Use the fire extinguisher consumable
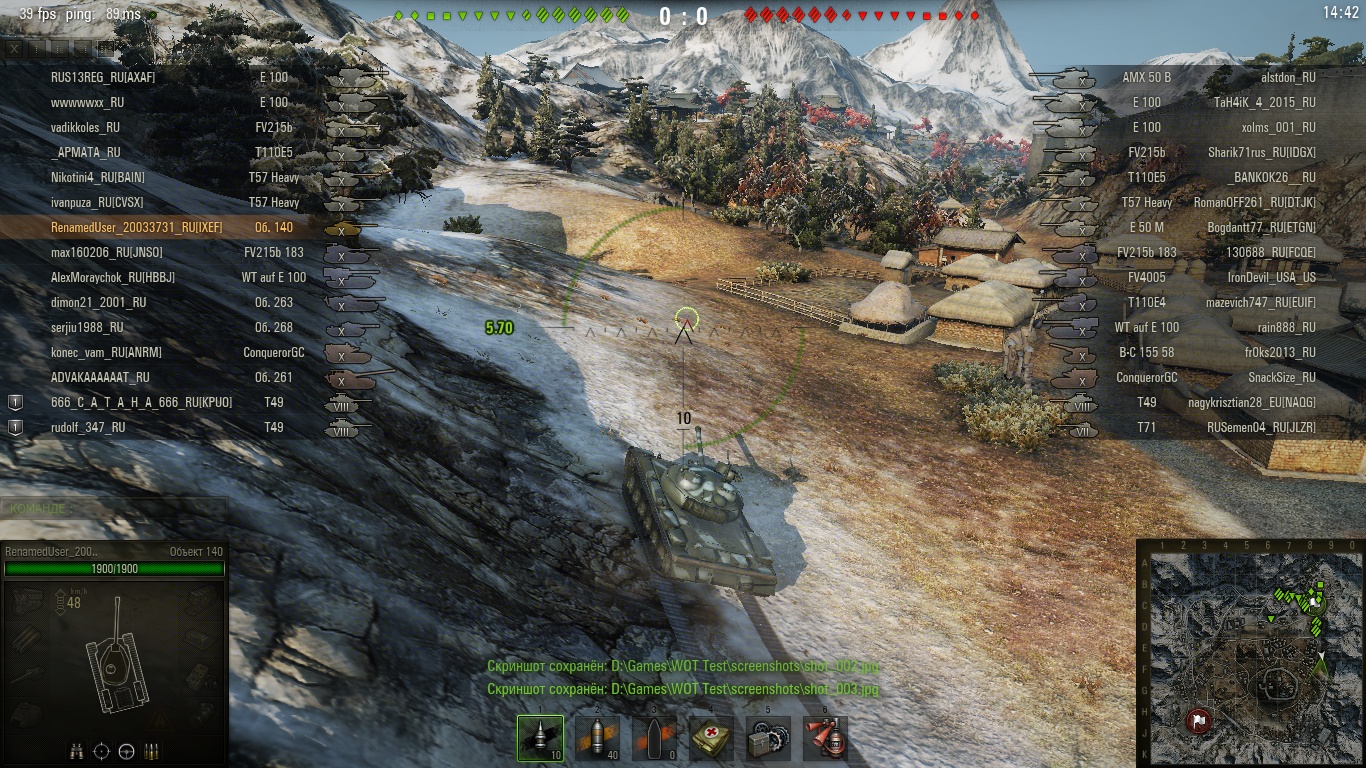Viewport: 1366px width, 768px height. (x=825, y=738)
